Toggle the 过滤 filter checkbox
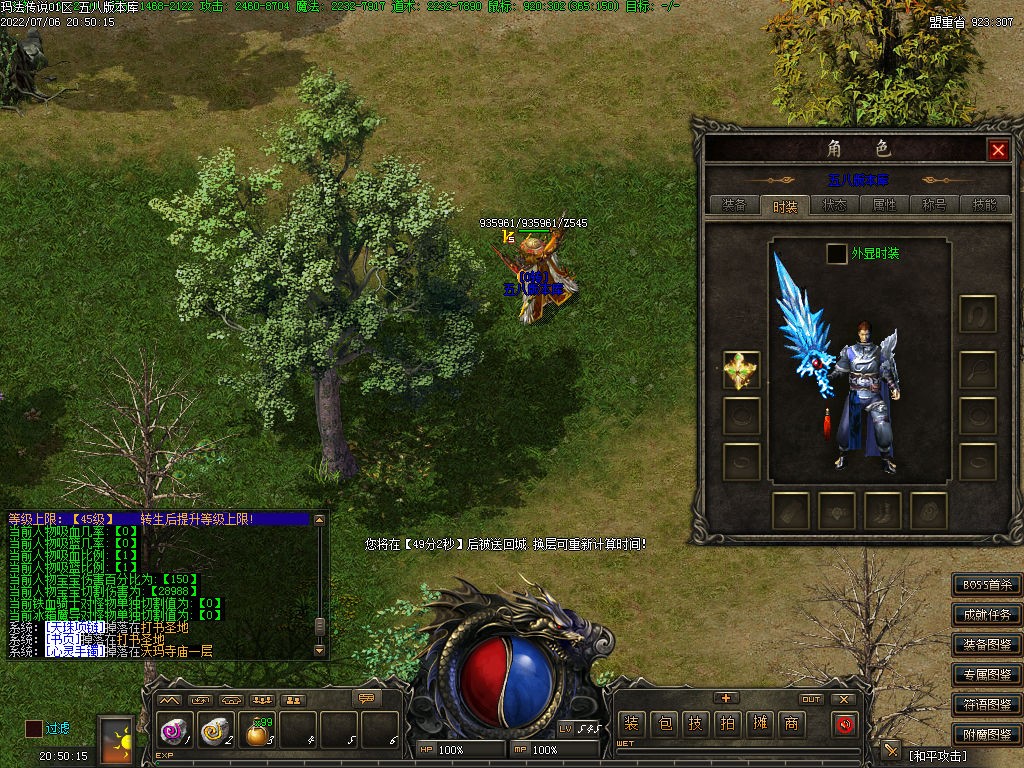Screen dimensions: 1024x768 (x=34, y=729)
